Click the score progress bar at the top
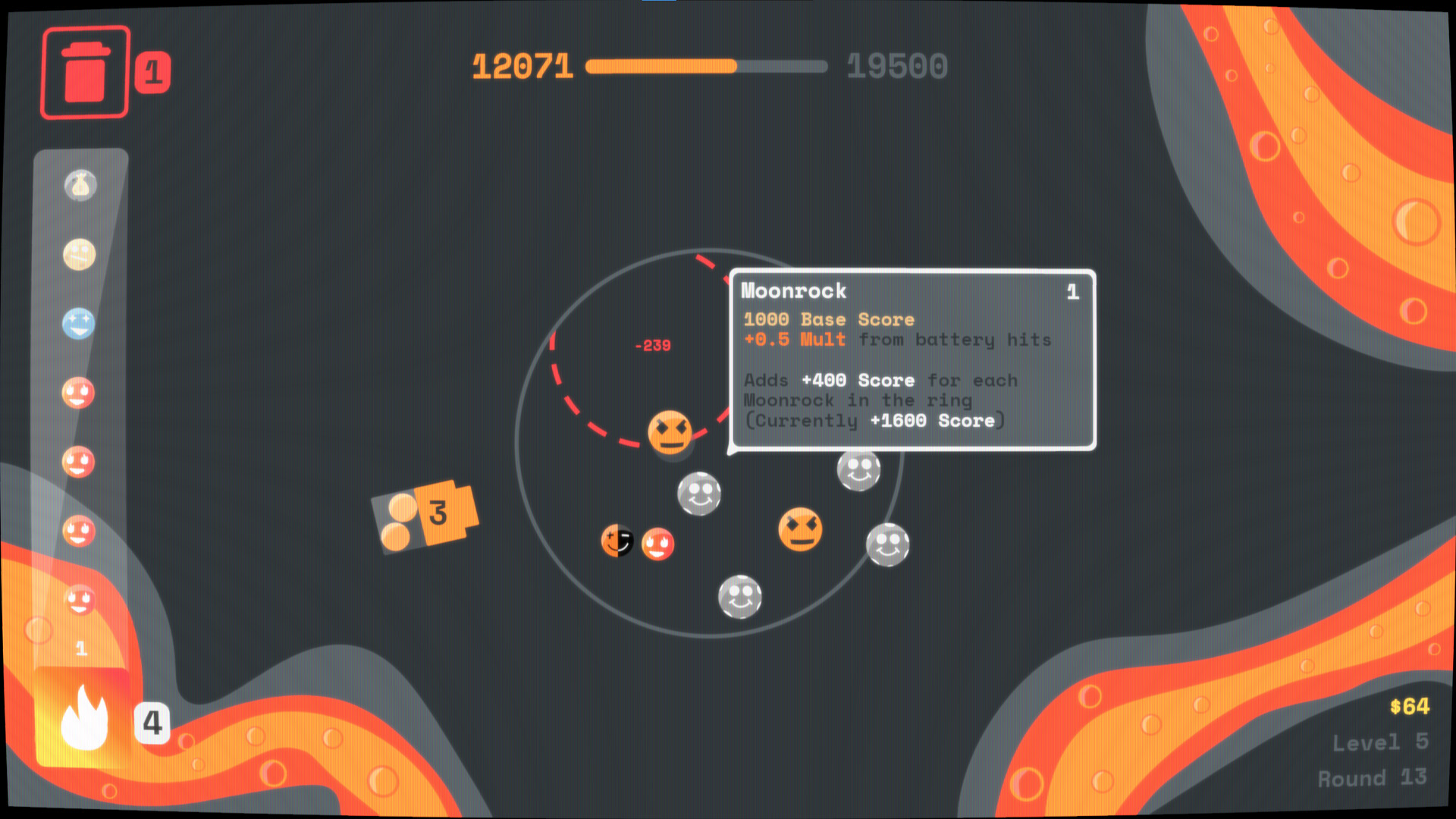Viewport: 1456px width, 819px height. click(x=707, y=67)
